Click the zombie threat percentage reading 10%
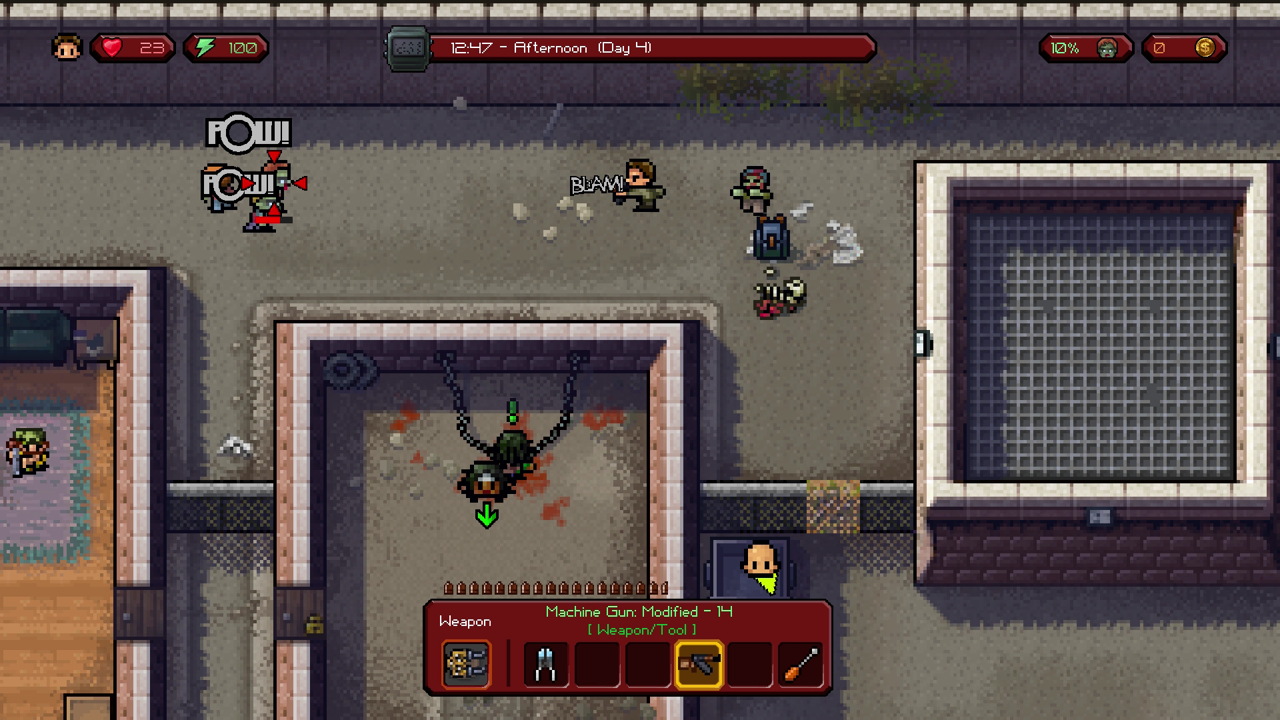The width and height of the screenshot is (1280, 720). [x=1064, y=47]
